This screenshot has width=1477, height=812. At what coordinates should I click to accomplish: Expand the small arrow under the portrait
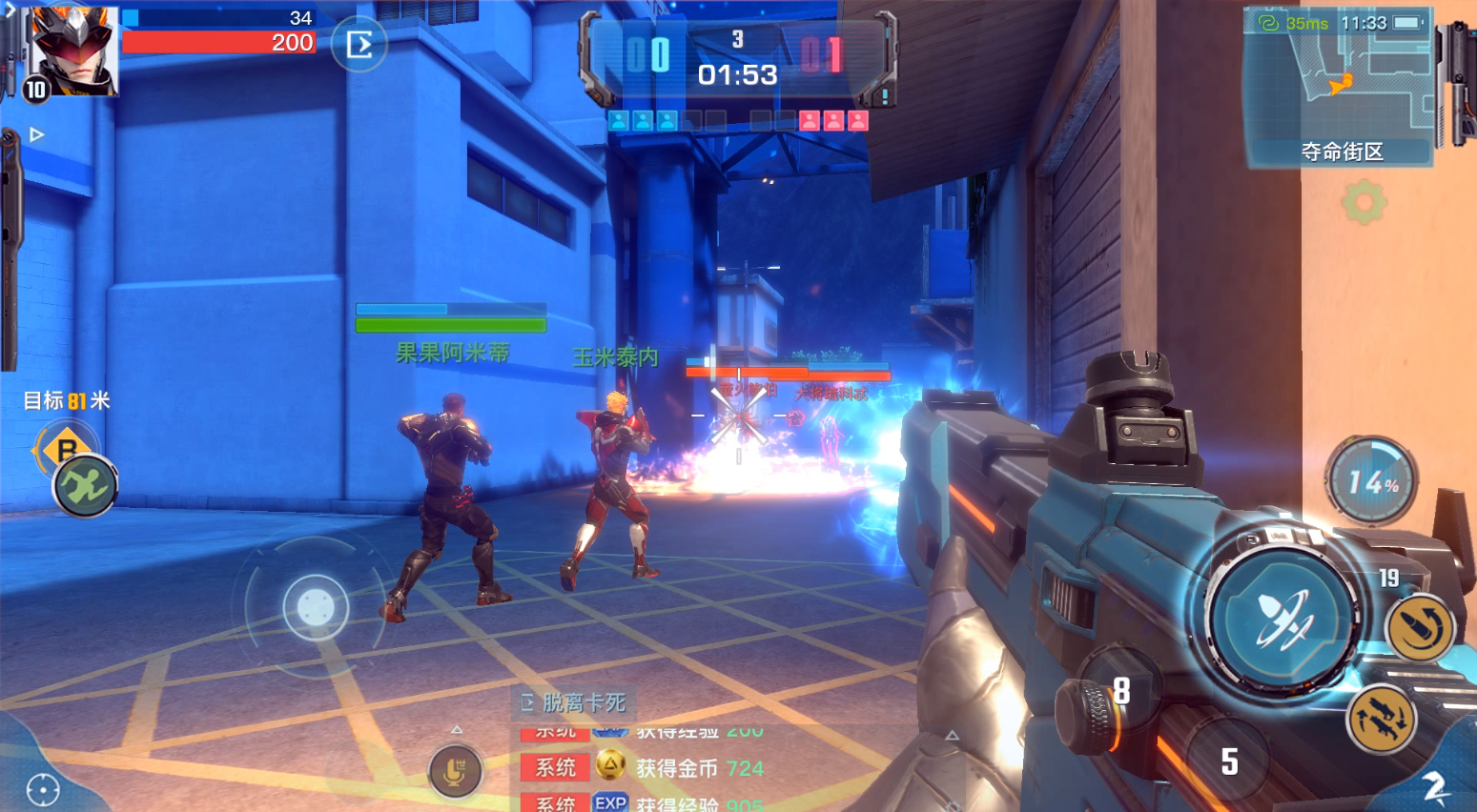(x=37, y=134)
